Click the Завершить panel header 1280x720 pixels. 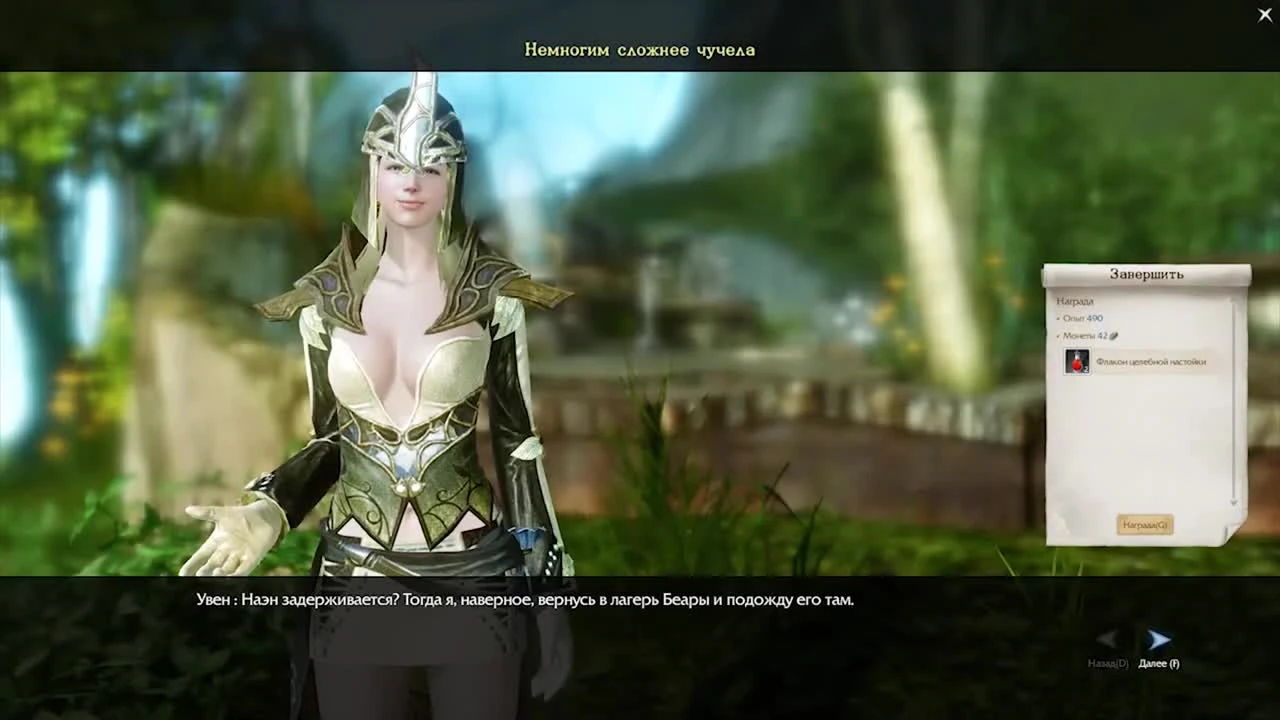click(x=1147, y=274)
